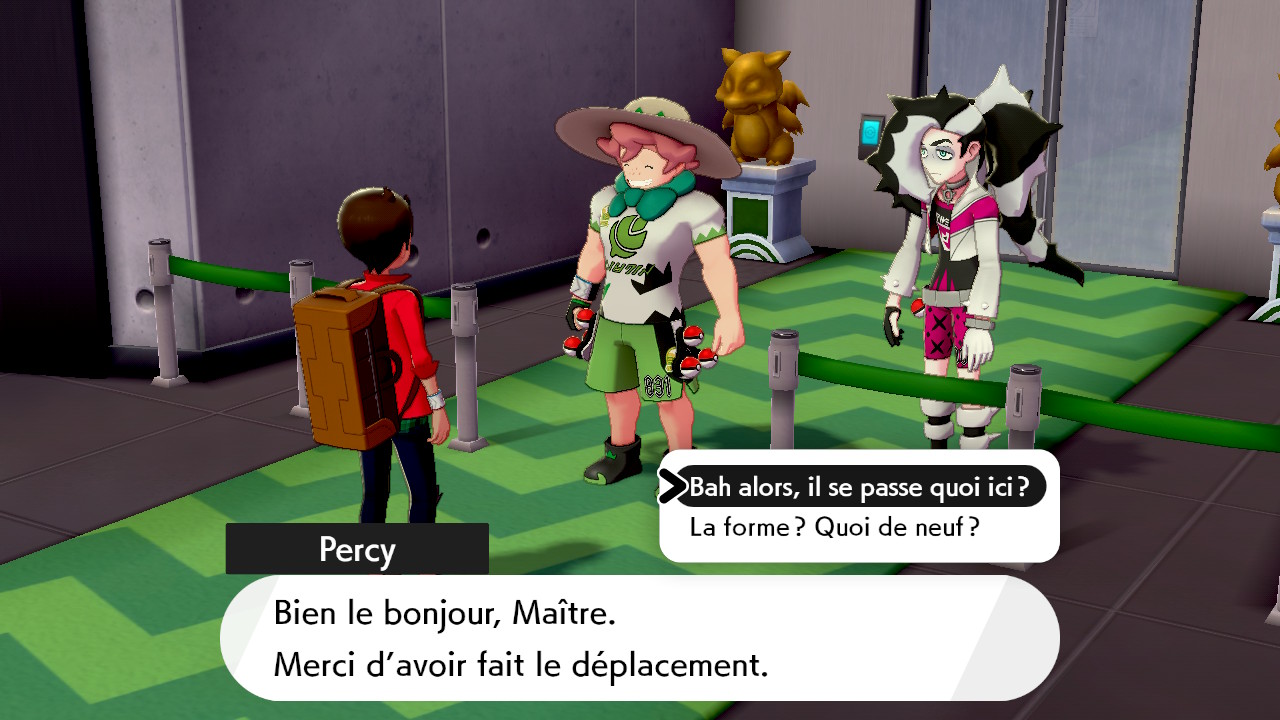Select "La forme ? Quoi de neuf ?" reply
This screenshot has height=720, width=1280.
834,527
